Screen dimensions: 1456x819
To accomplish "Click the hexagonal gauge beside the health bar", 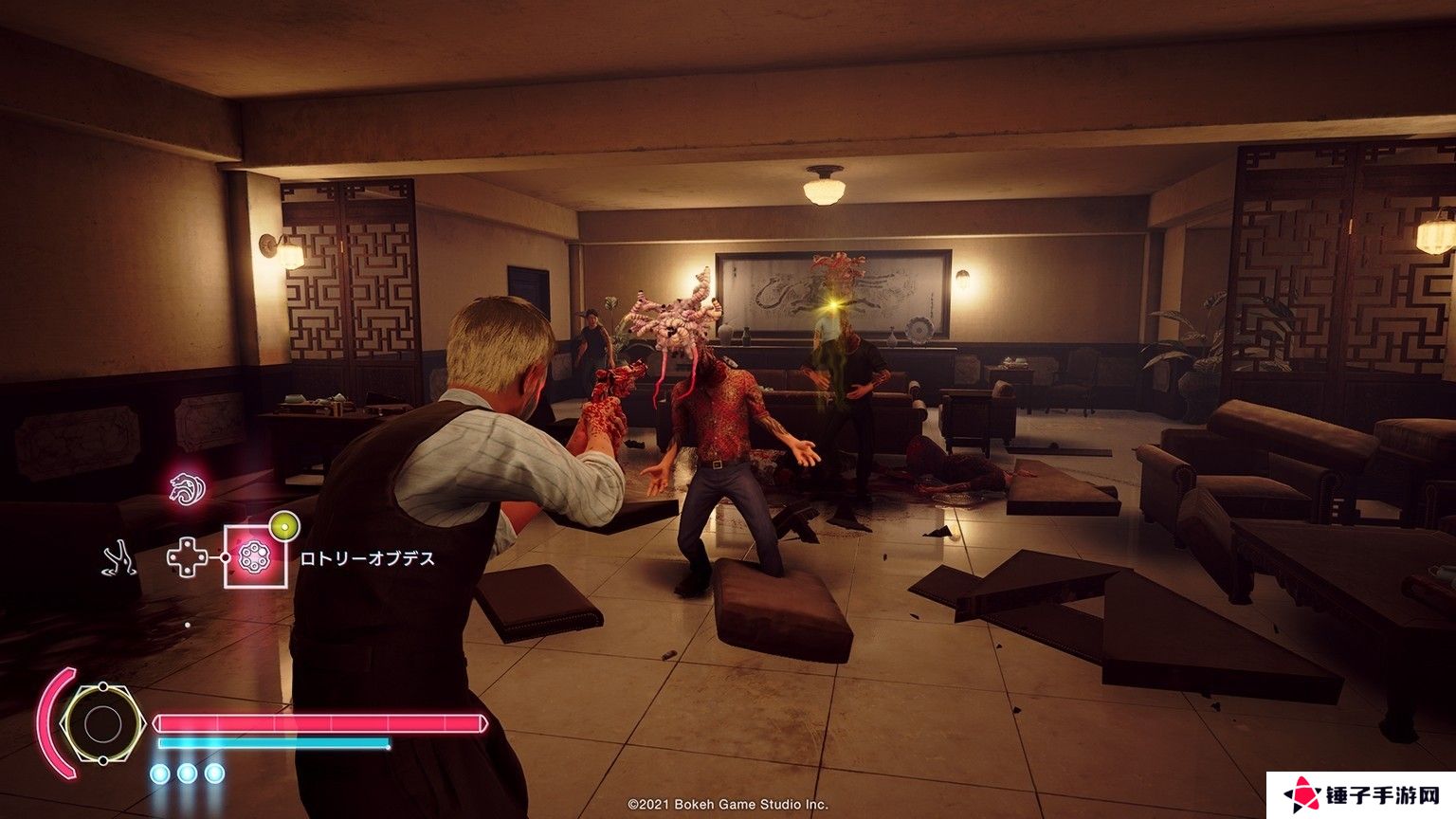I will coord(101,724).
